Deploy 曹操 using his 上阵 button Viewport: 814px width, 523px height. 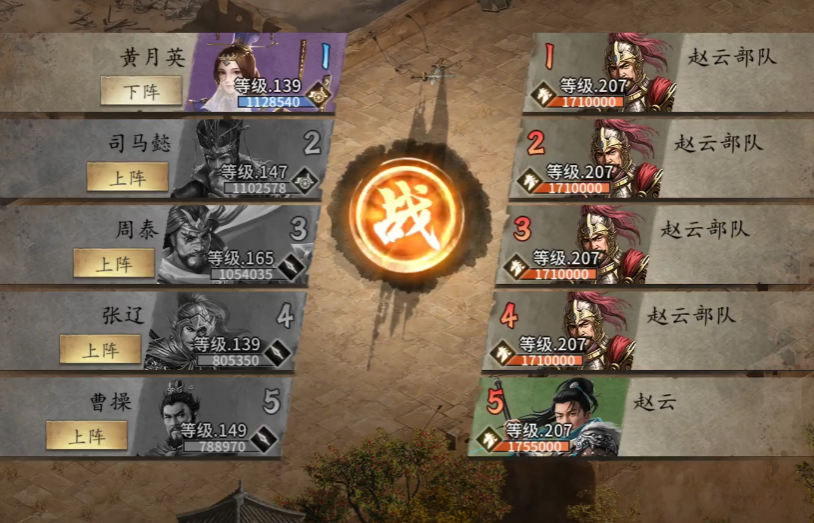(86, 435)
